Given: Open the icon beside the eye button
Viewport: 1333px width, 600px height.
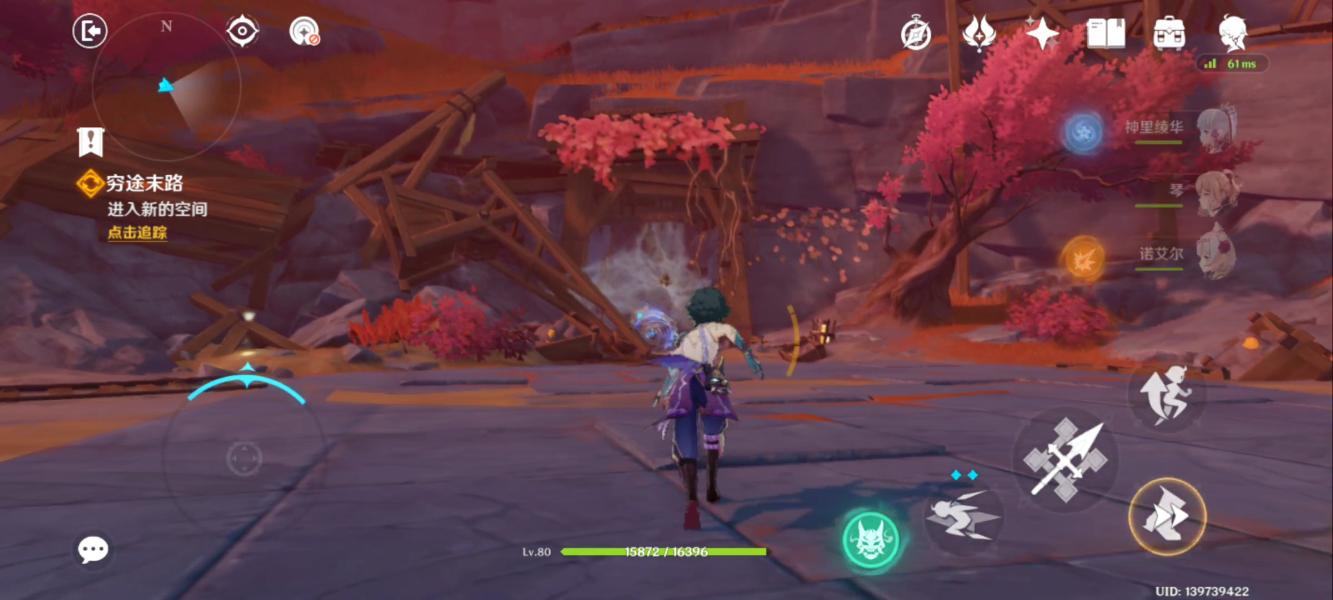Looking at the screenshot, I should pyautogui.click(x=304, y=31).
